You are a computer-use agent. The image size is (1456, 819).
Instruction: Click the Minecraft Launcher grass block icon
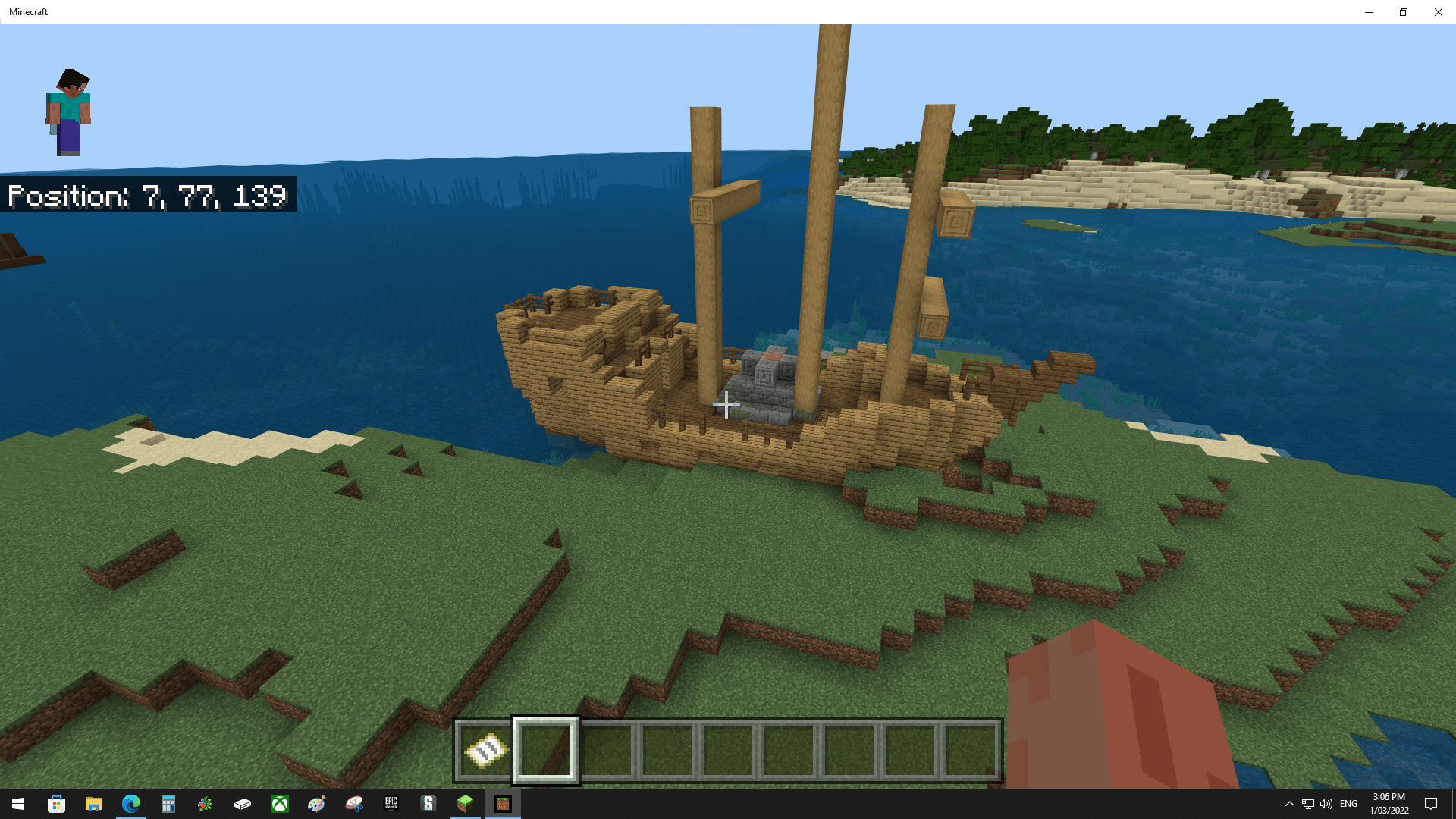point(465,804)
